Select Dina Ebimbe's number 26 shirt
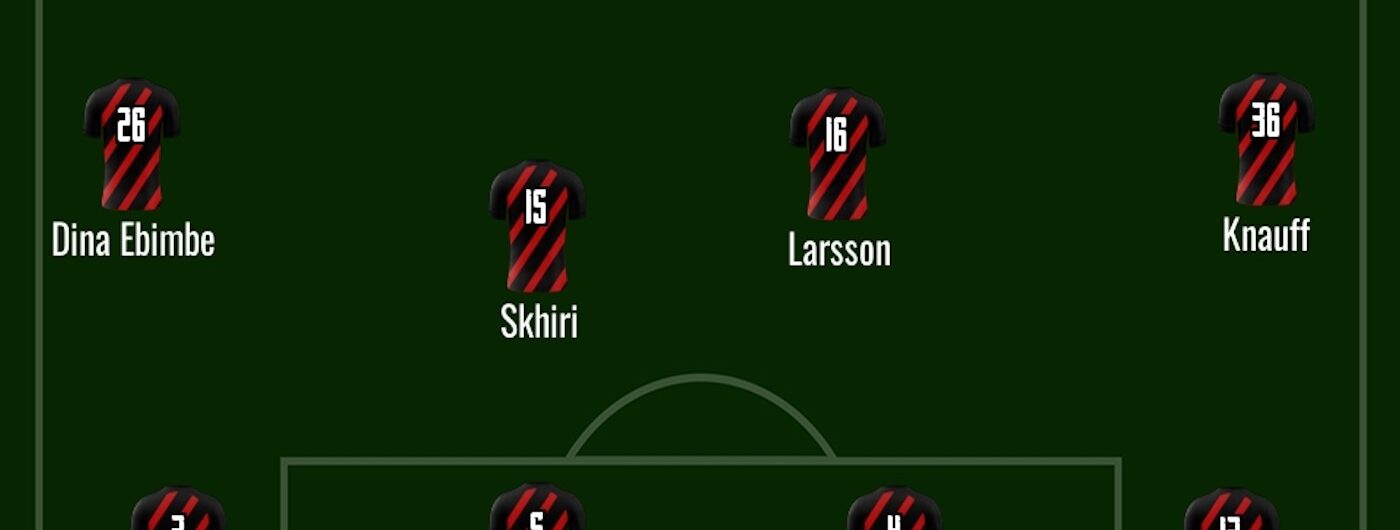Screen dimensions: 1400x530 tap(131, 143)
